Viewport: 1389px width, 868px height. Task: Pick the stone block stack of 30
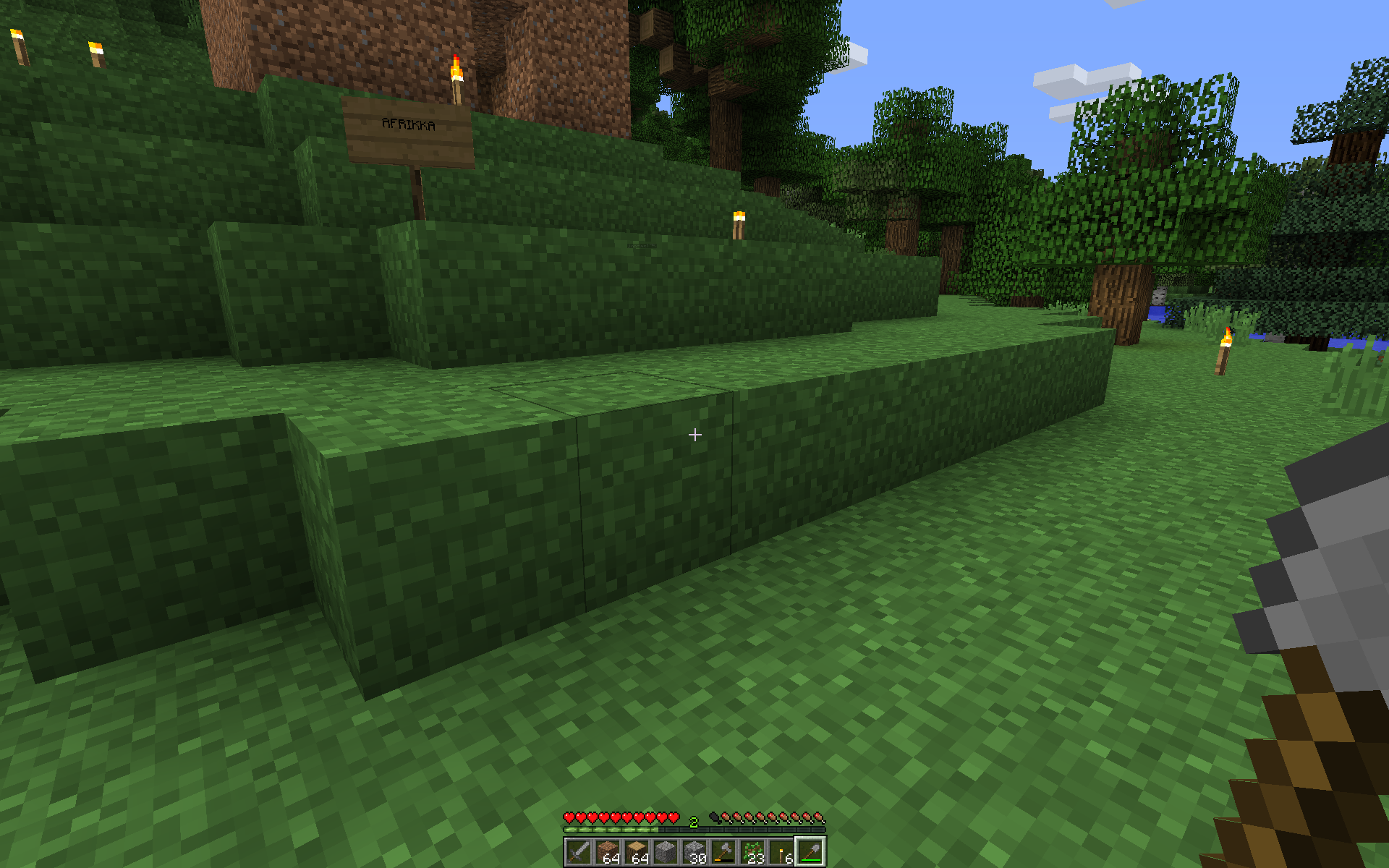pyautogui.click(x=694, y=852)
